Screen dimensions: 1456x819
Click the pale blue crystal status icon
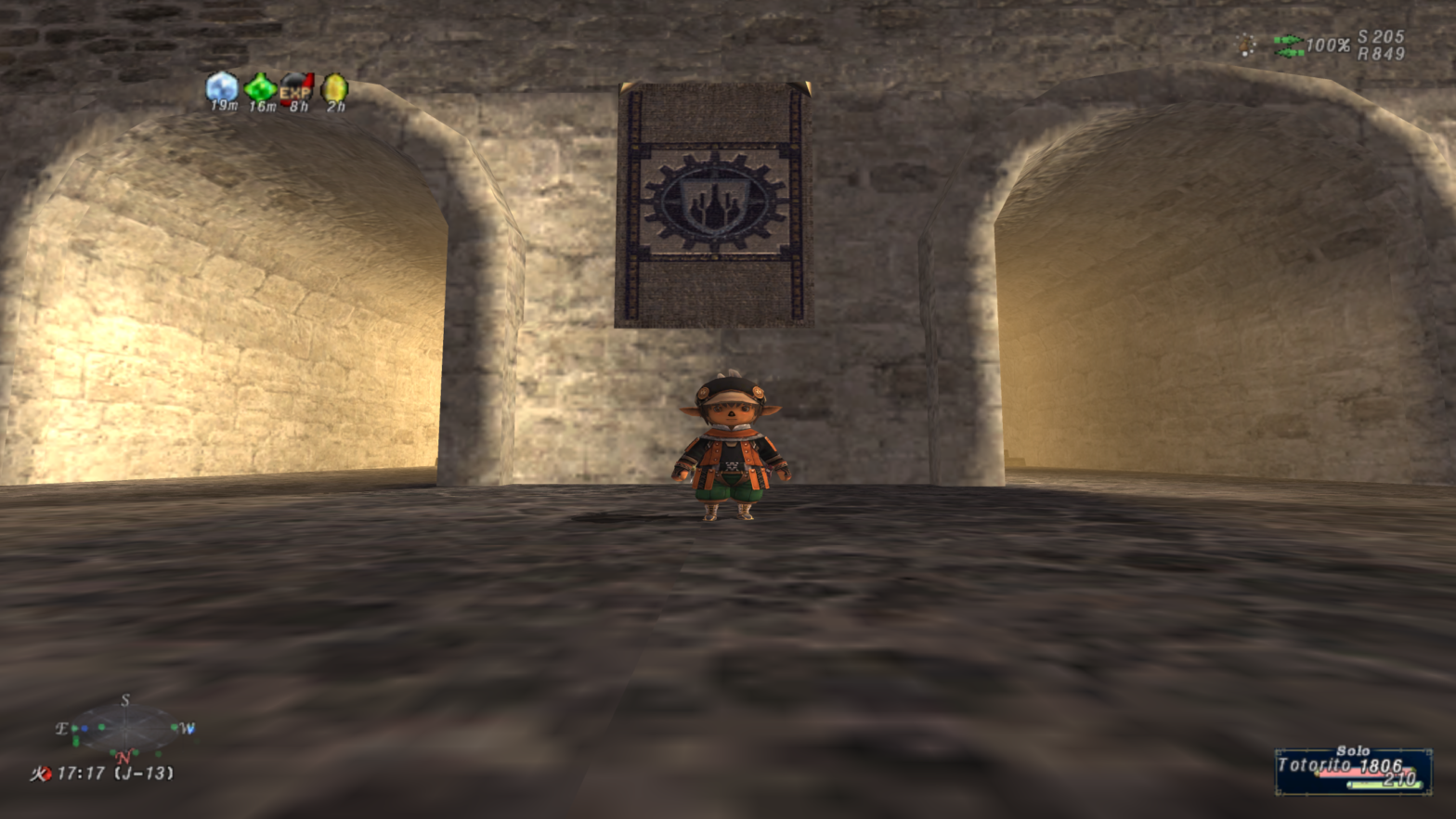222,87
